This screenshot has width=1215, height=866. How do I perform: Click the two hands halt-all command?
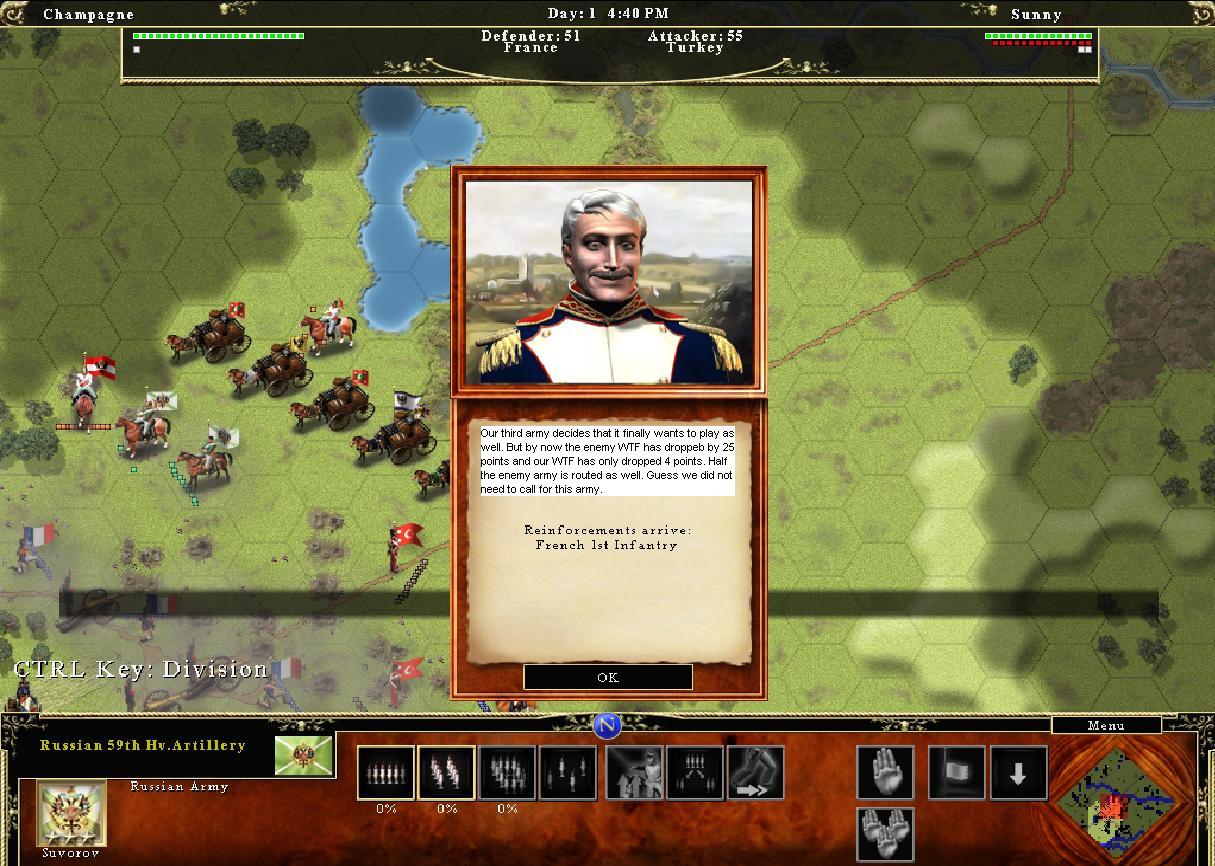[885, 834]
